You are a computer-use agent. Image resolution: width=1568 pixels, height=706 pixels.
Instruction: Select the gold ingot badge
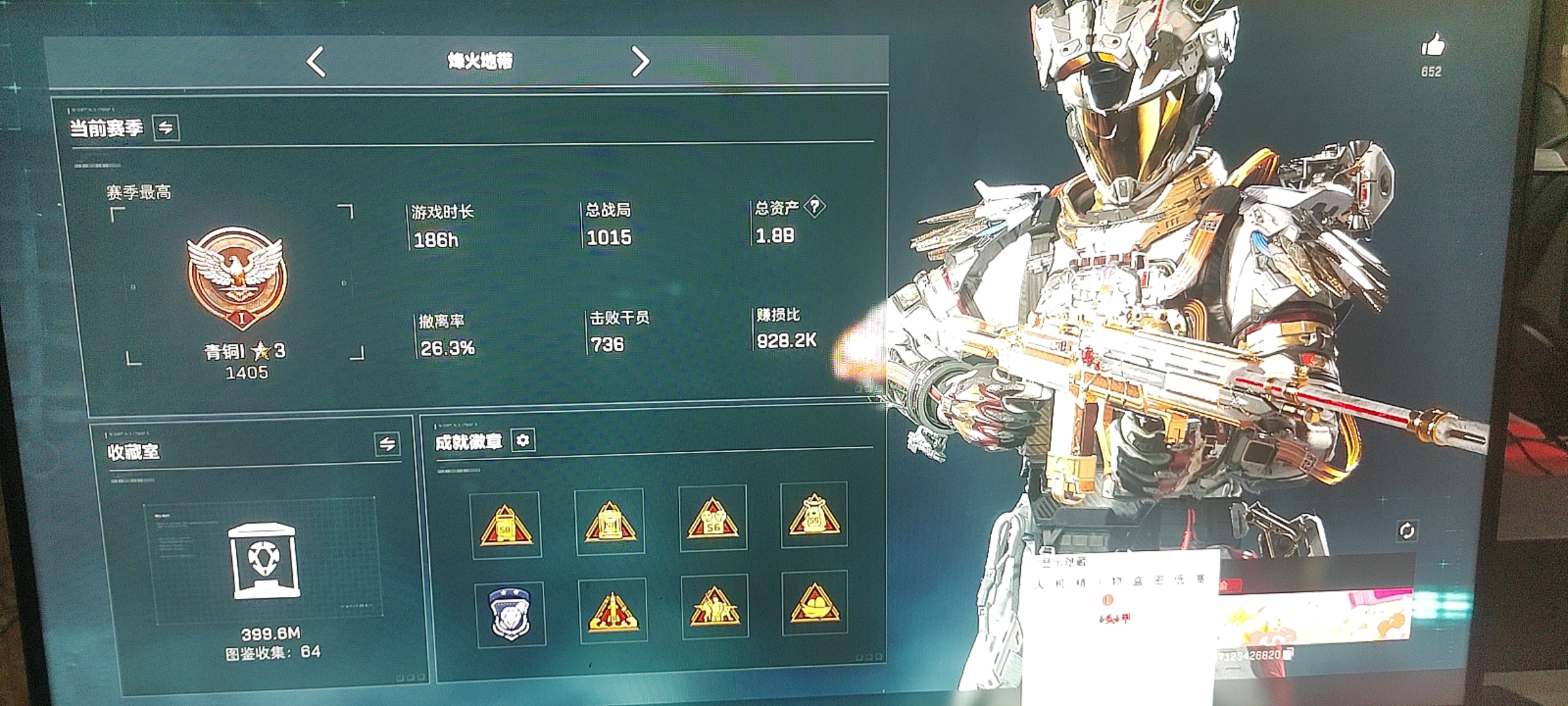(814, 603)
